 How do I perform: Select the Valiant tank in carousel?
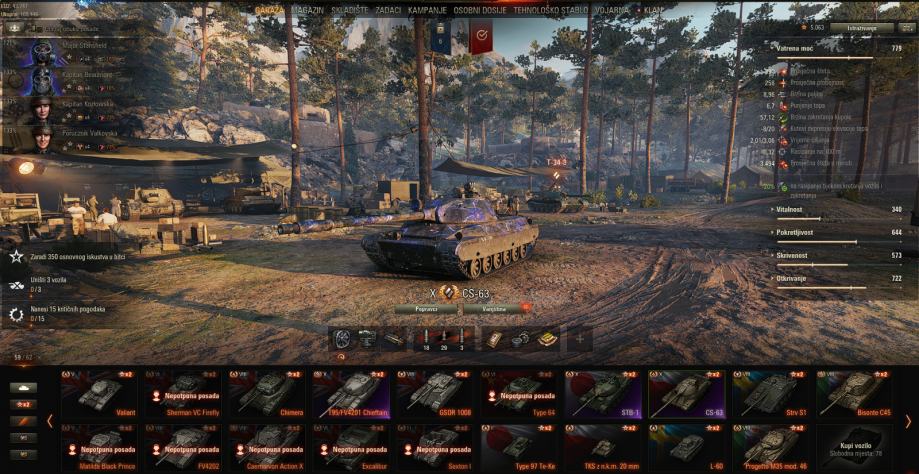[x=100, y=393]
